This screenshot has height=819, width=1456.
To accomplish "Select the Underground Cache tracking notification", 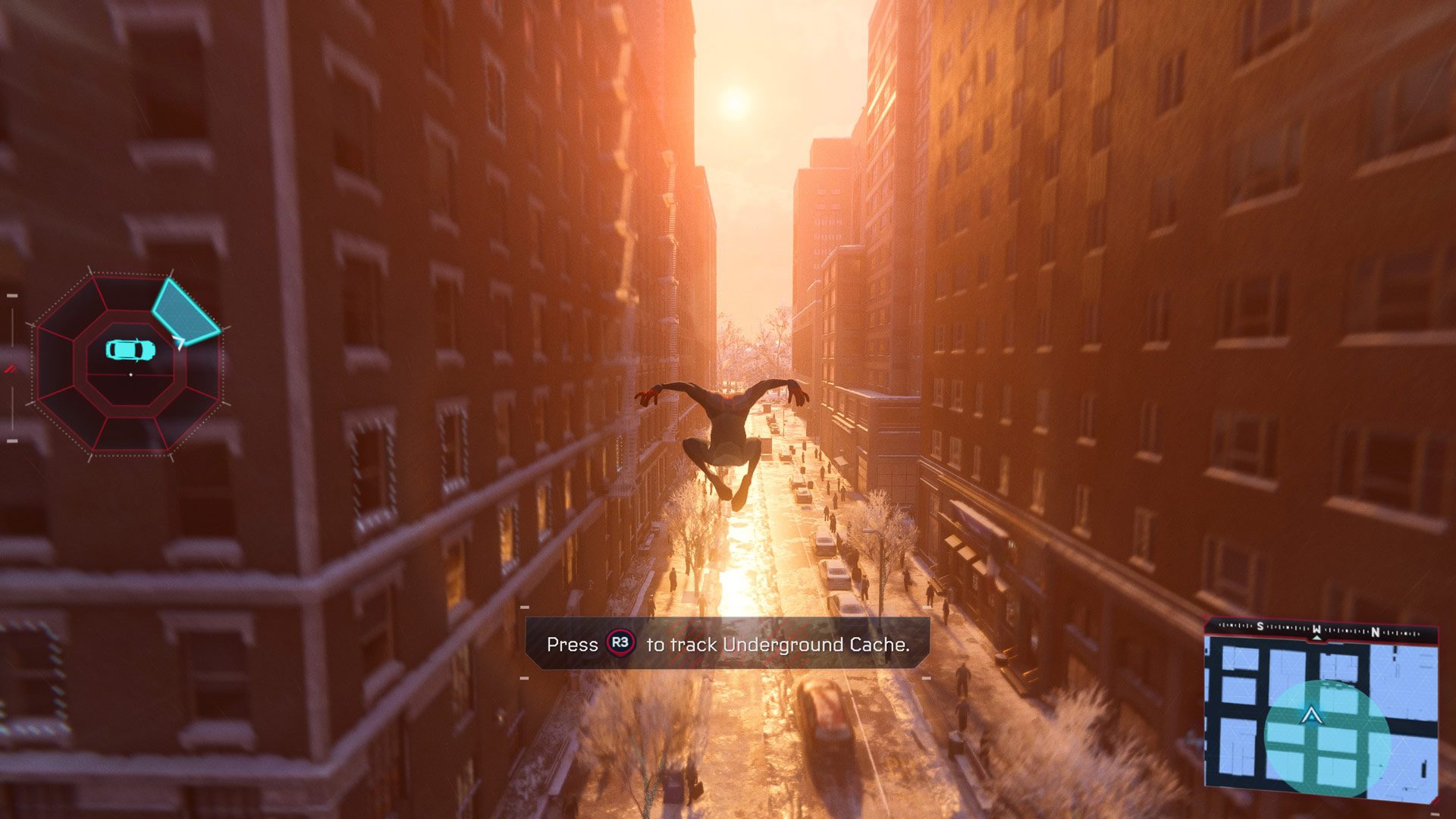I will 727,644.
